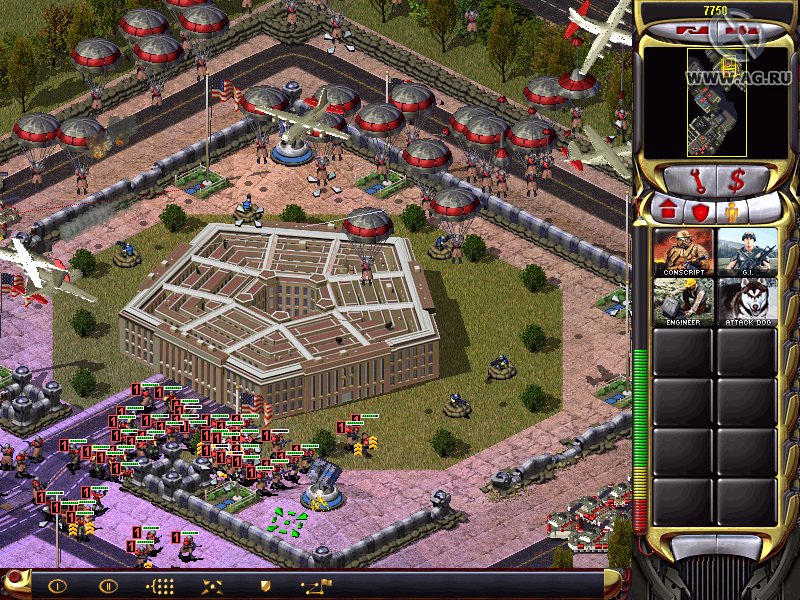
Task: Activate the deploy arrows command
Action: 212,586
